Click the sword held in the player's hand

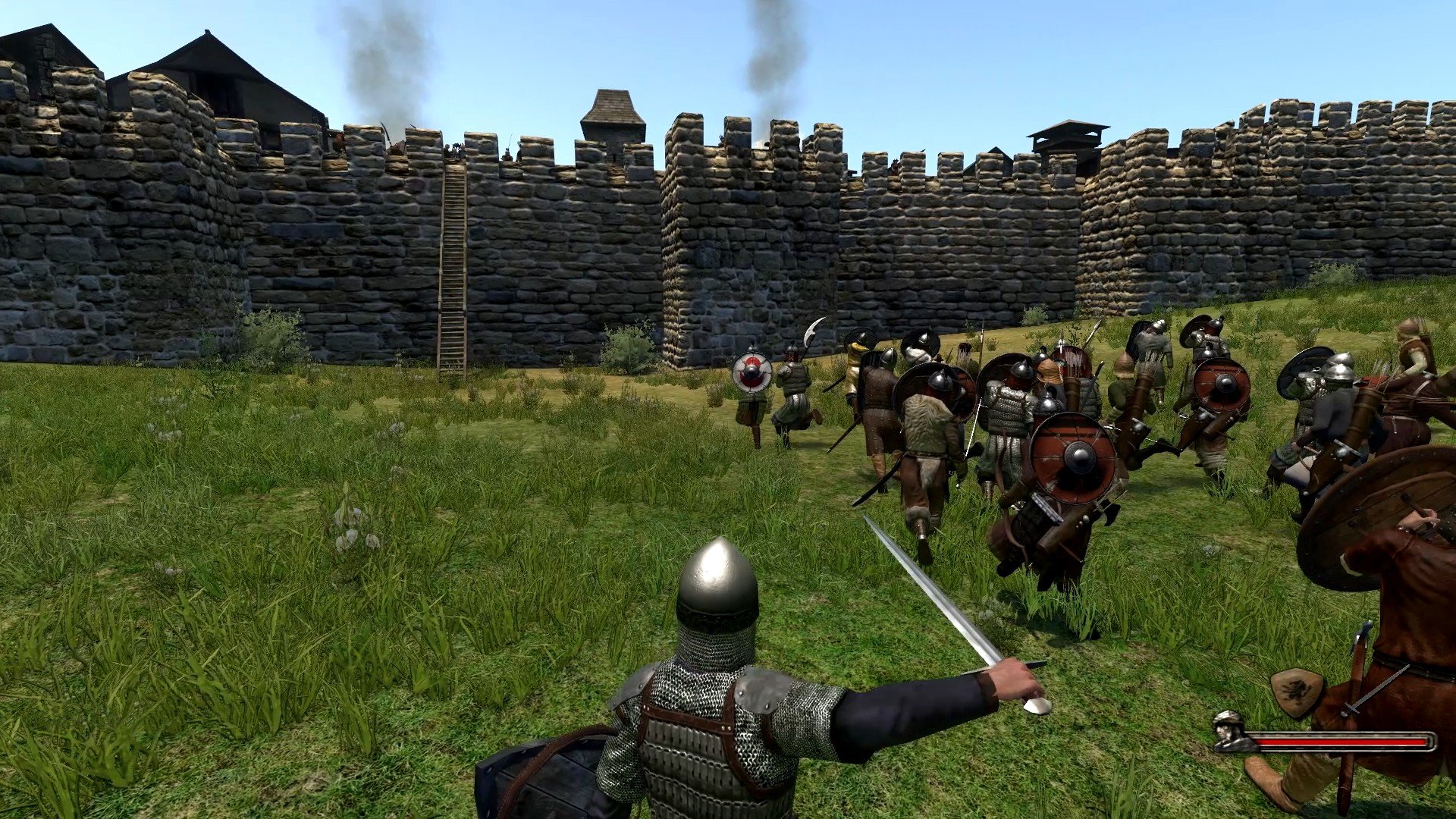click(940, 607)
